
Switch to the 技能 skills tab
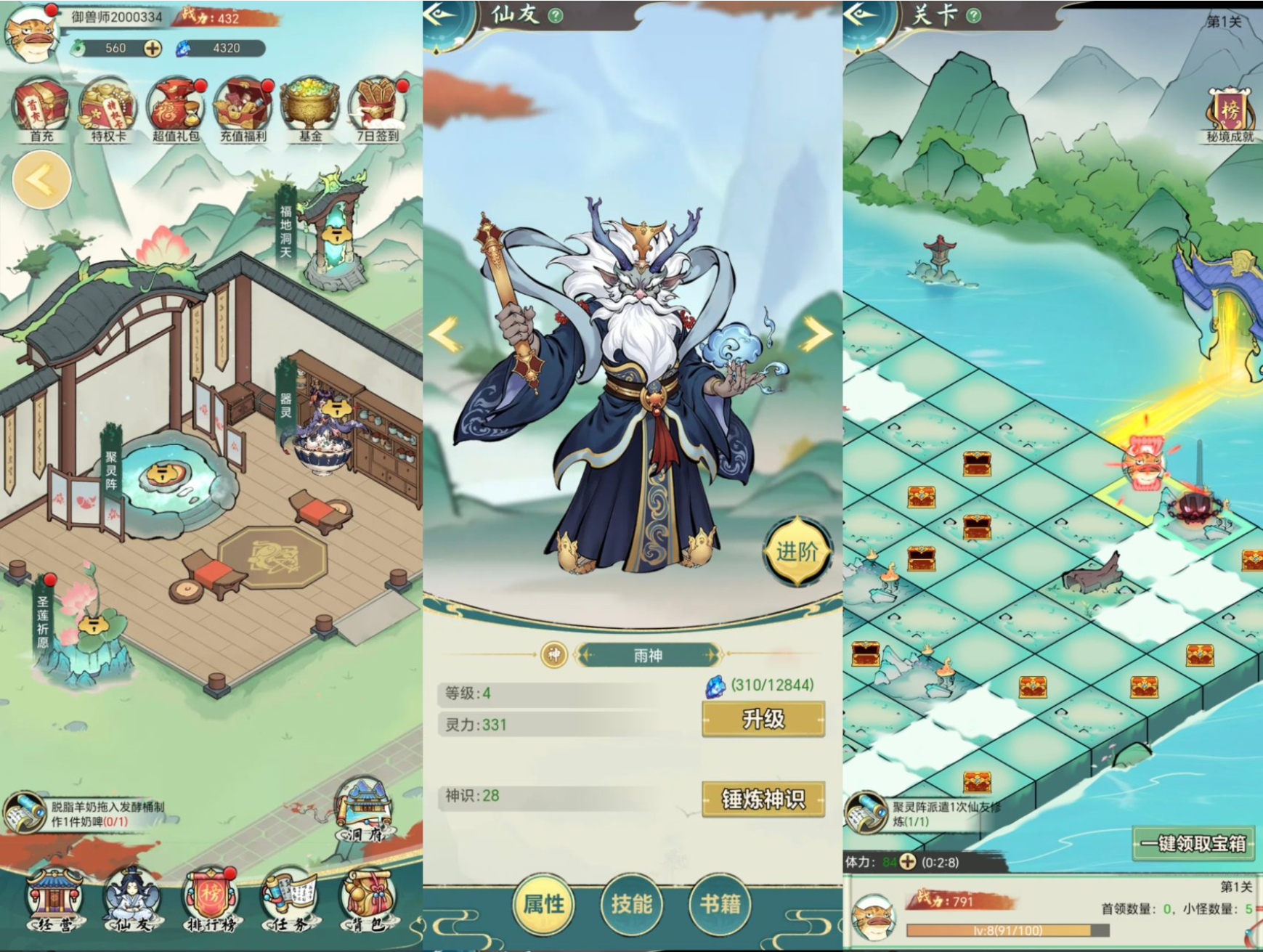tap(631, 904)
